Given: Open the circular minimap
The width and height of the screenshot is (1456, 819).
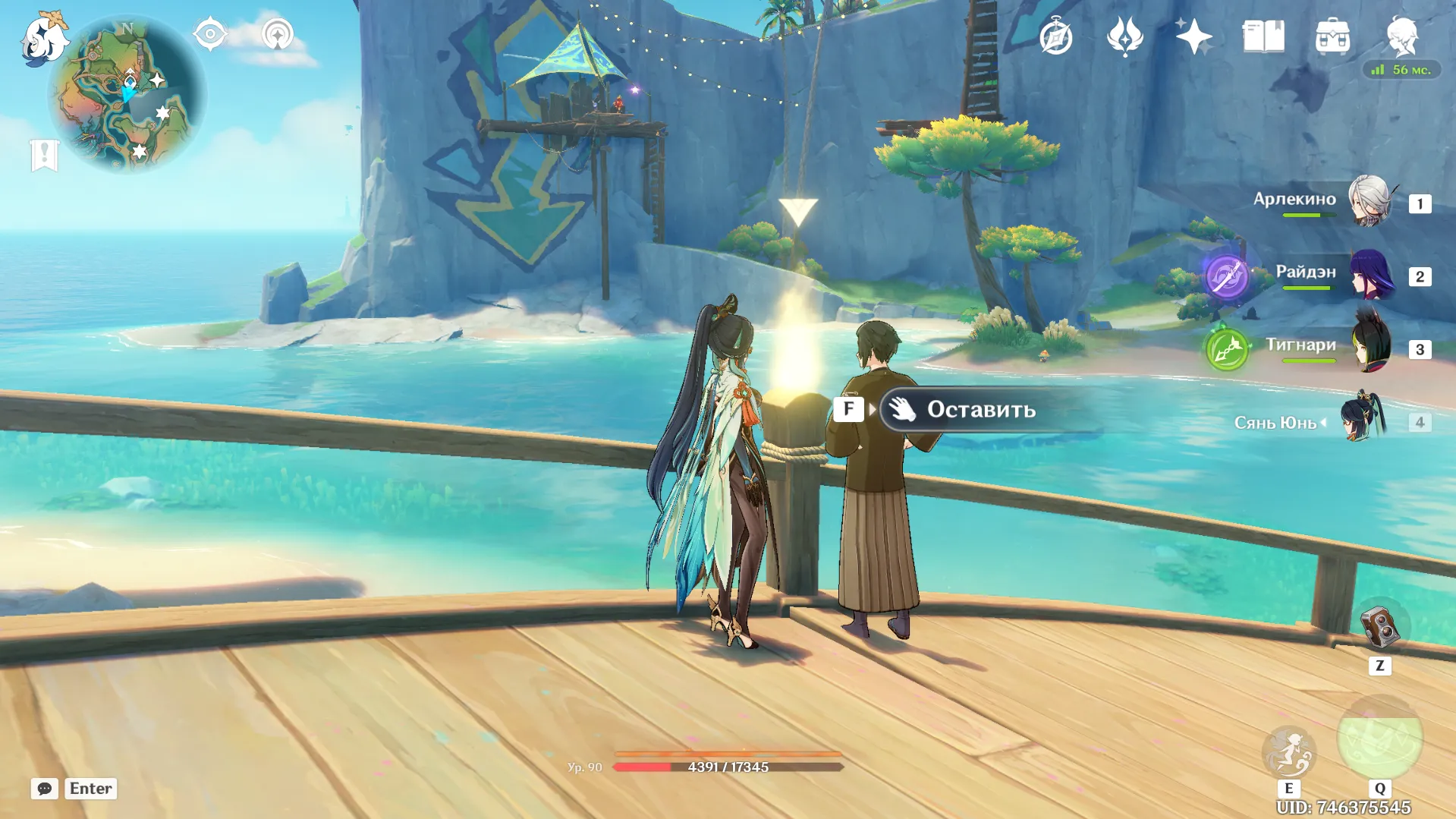Looking at the screenshot, I should (127, 95).
